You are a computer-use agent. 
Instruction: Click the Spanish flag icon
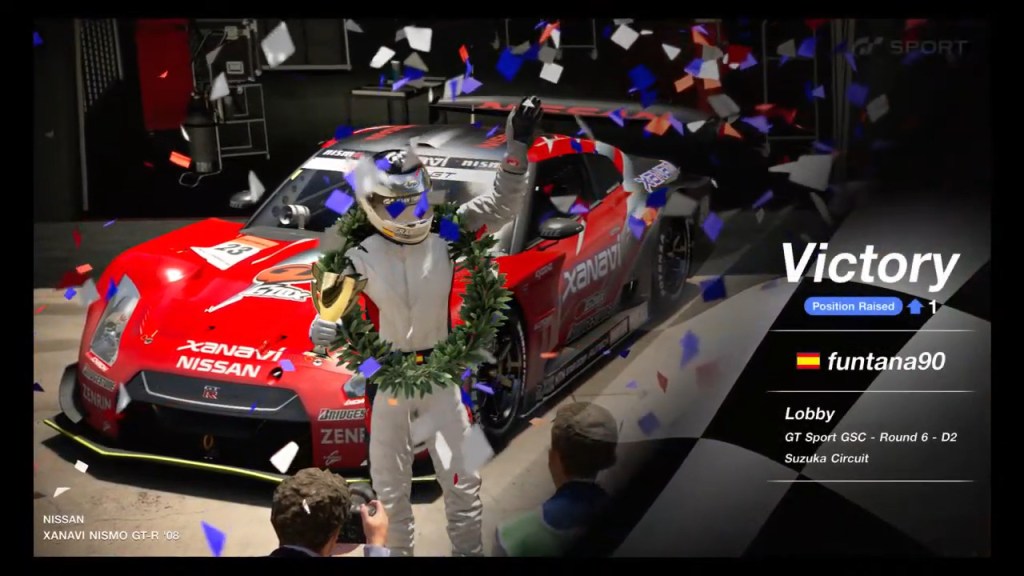click(808, 361)
